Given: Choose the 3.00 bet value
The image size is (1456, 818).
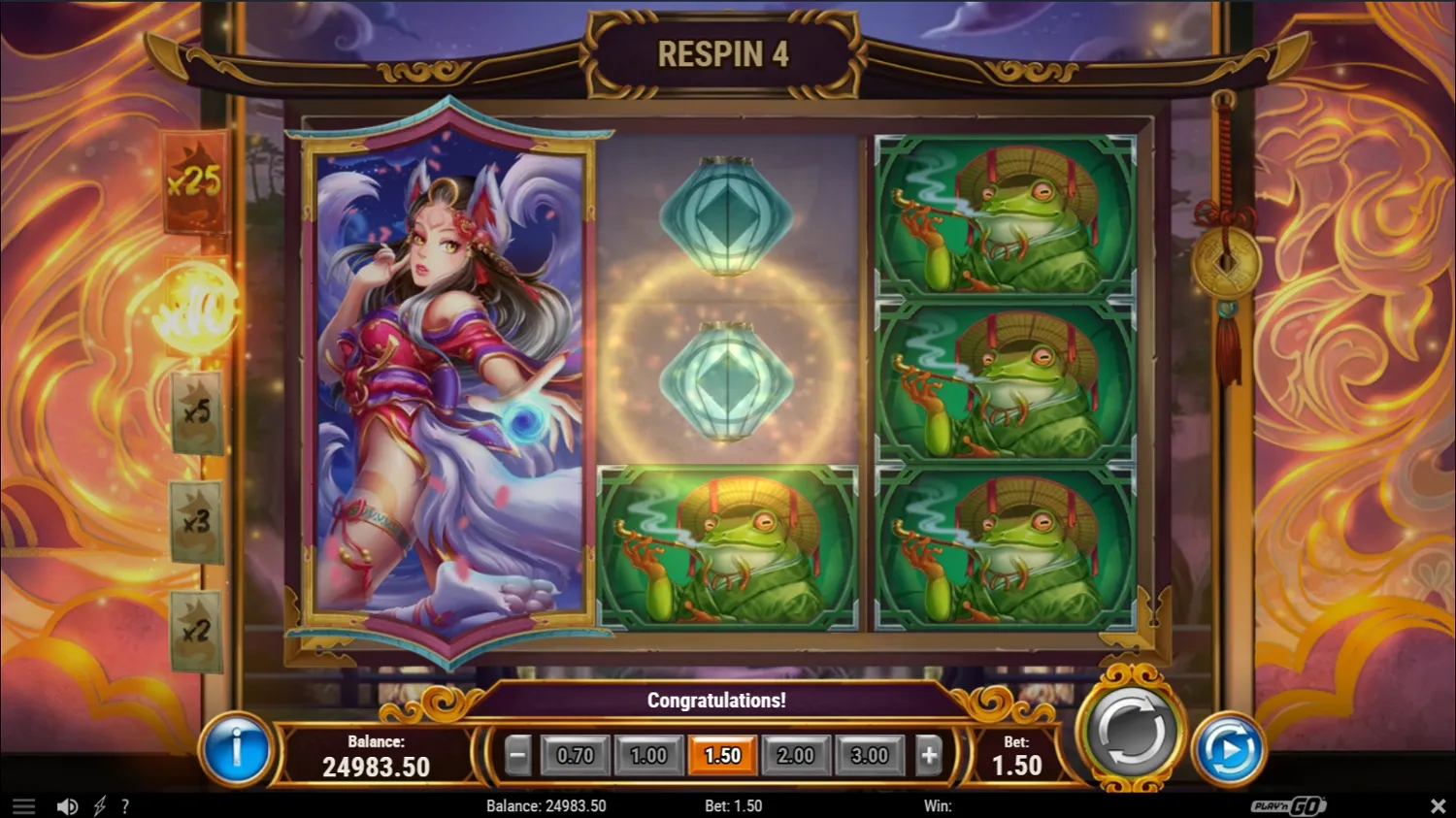Looking at the screenshot, I should tap(870, 755).
